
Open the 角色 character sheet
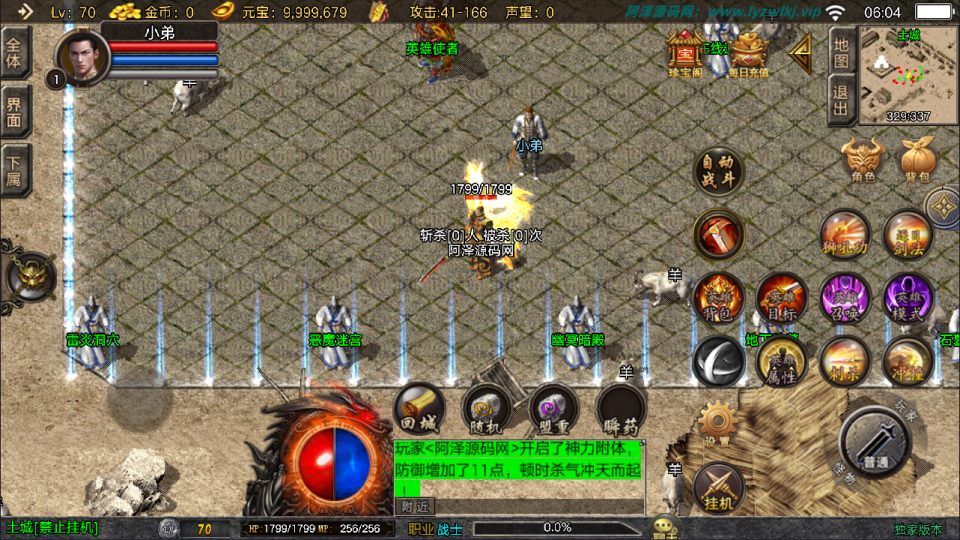862,160
